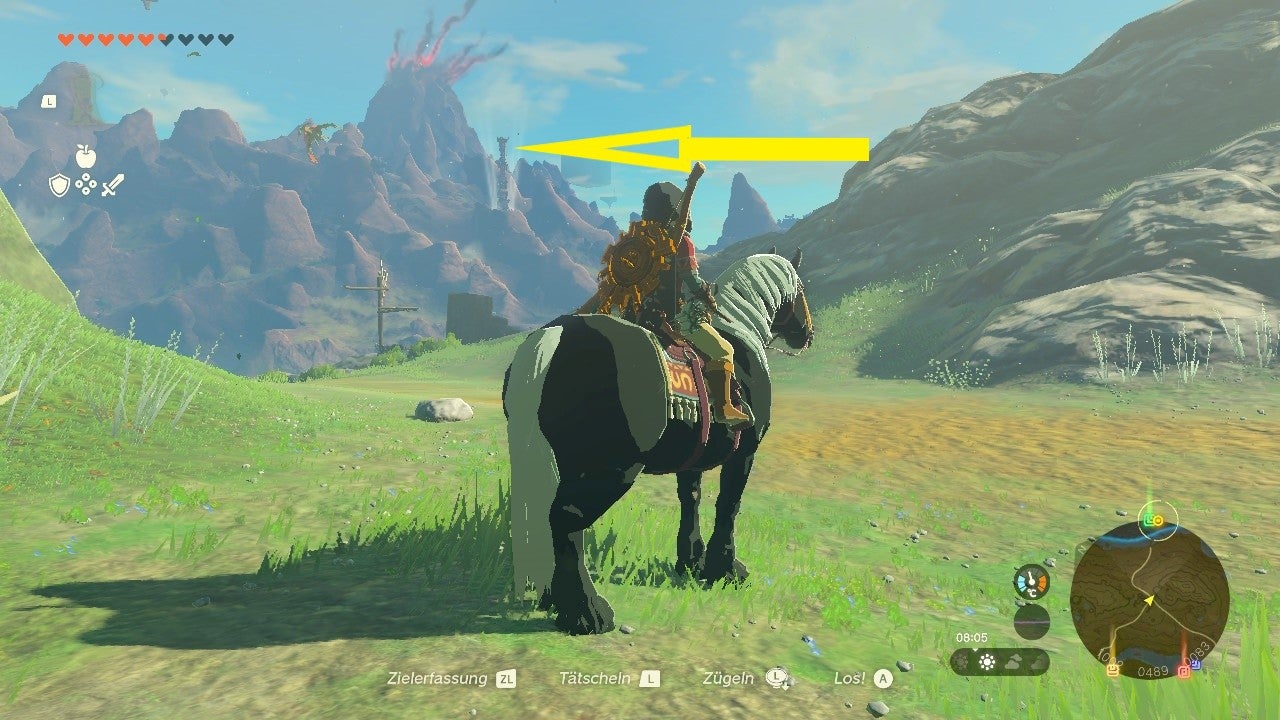Click the D-pad rune selector icon
The height and width of the screenshot is (720, 1280).
pyautogui.click(x=86, y=183)
